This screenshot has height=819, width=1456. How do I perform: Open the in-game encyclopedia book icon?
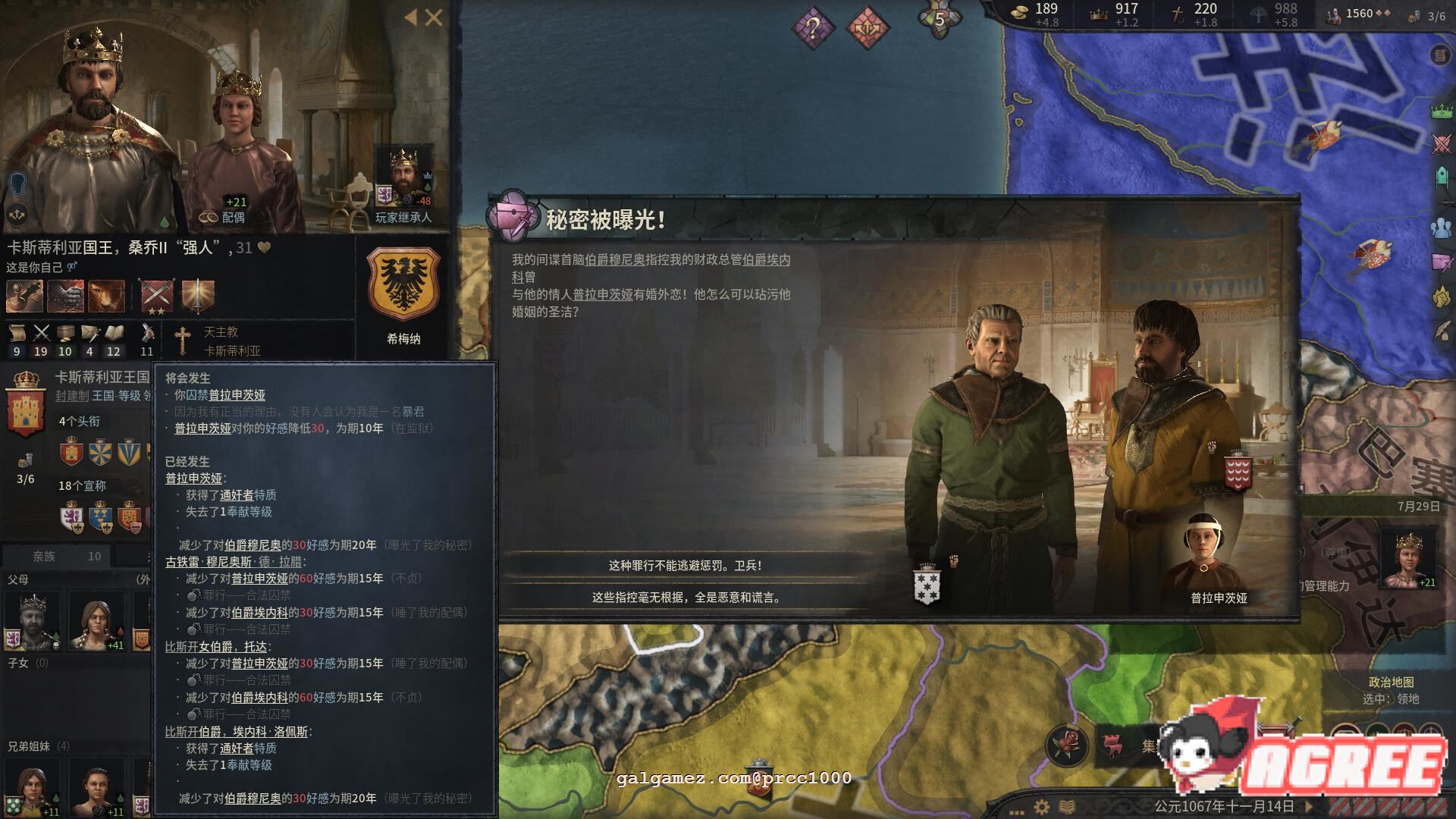pyautogui.click(x=1066, y=806)
